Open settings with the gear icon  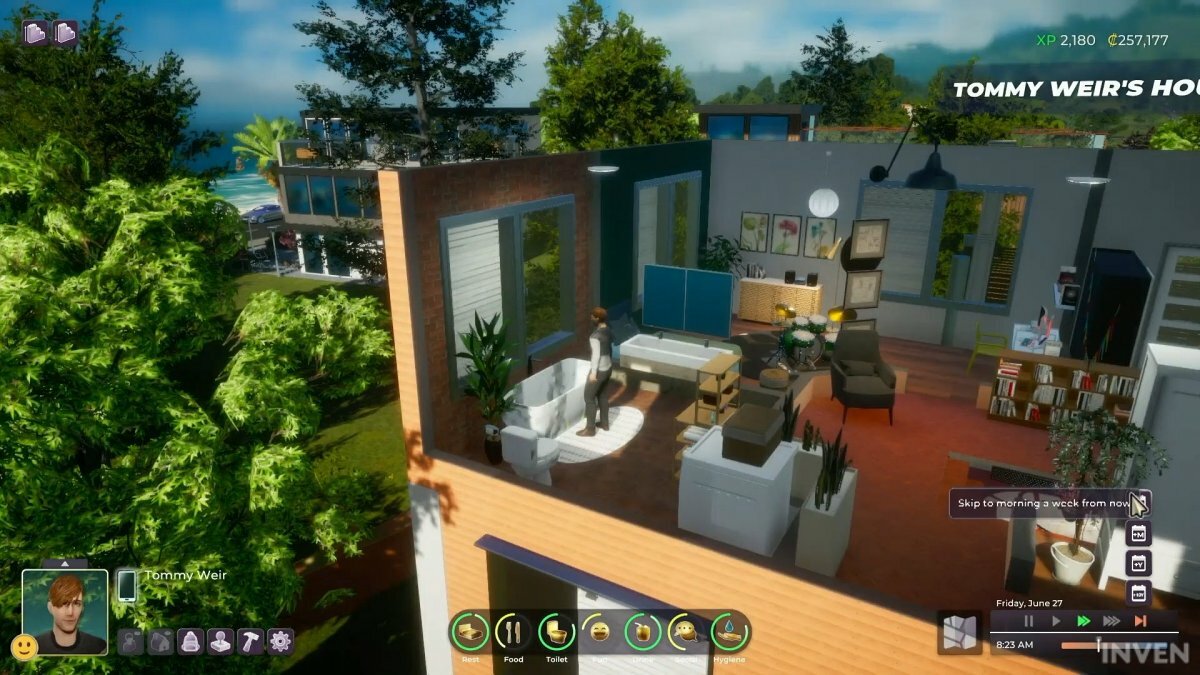point(281,642)
